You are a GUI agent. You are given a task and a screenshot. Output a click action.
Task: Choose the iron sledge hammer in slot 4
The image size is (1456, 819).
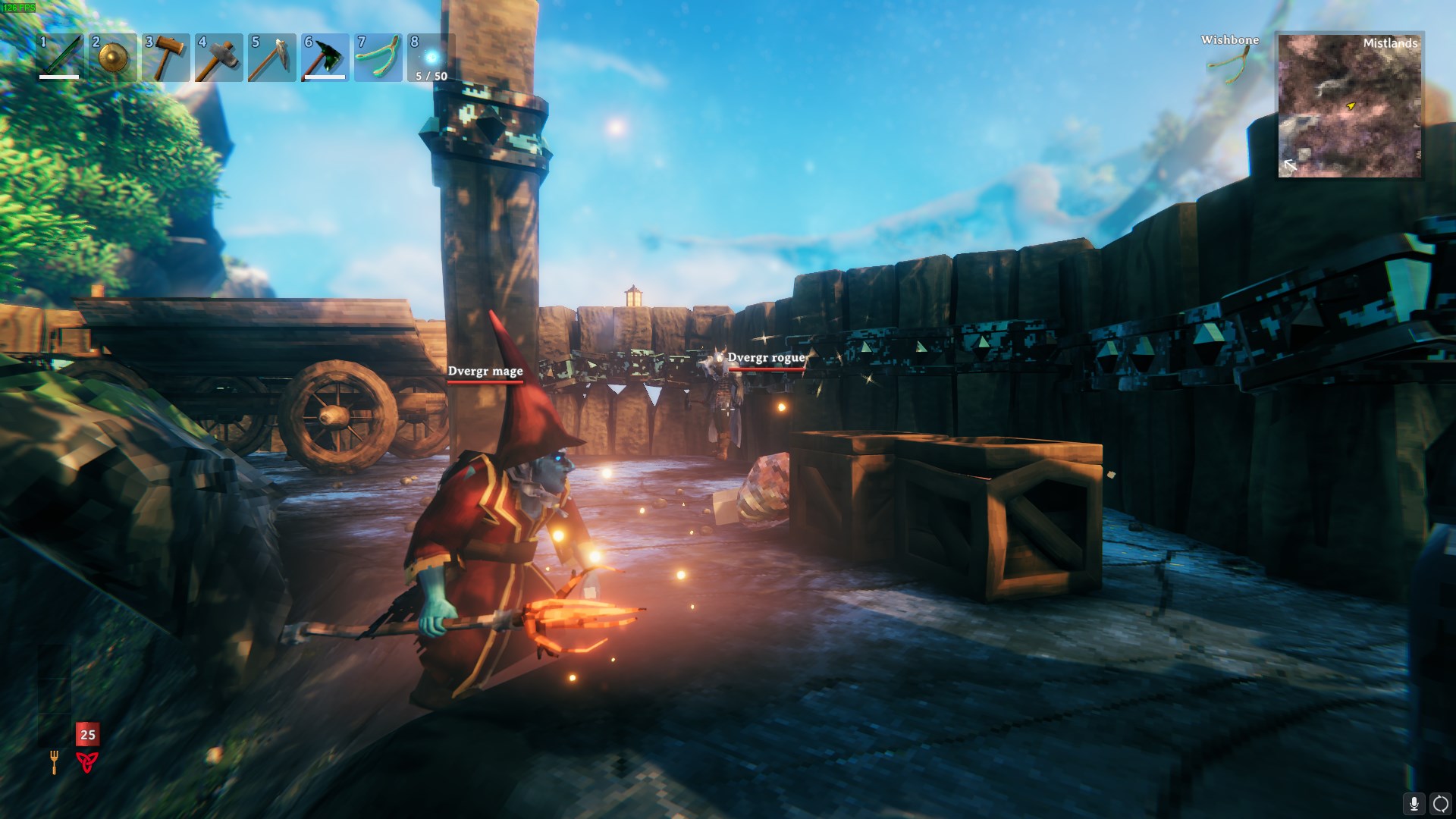coord(219,58)
